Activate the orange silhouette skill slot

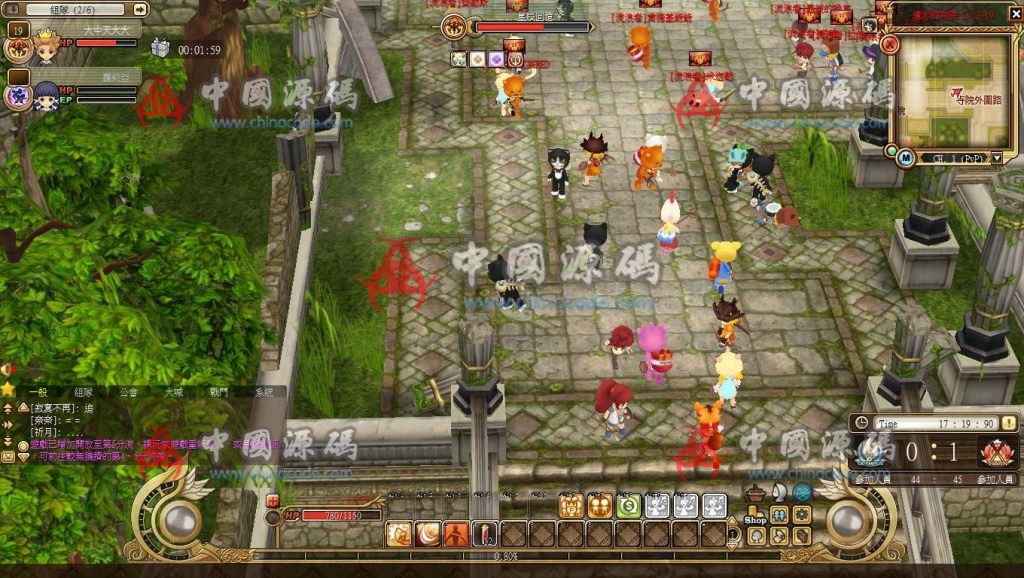(x=457, y=534)
